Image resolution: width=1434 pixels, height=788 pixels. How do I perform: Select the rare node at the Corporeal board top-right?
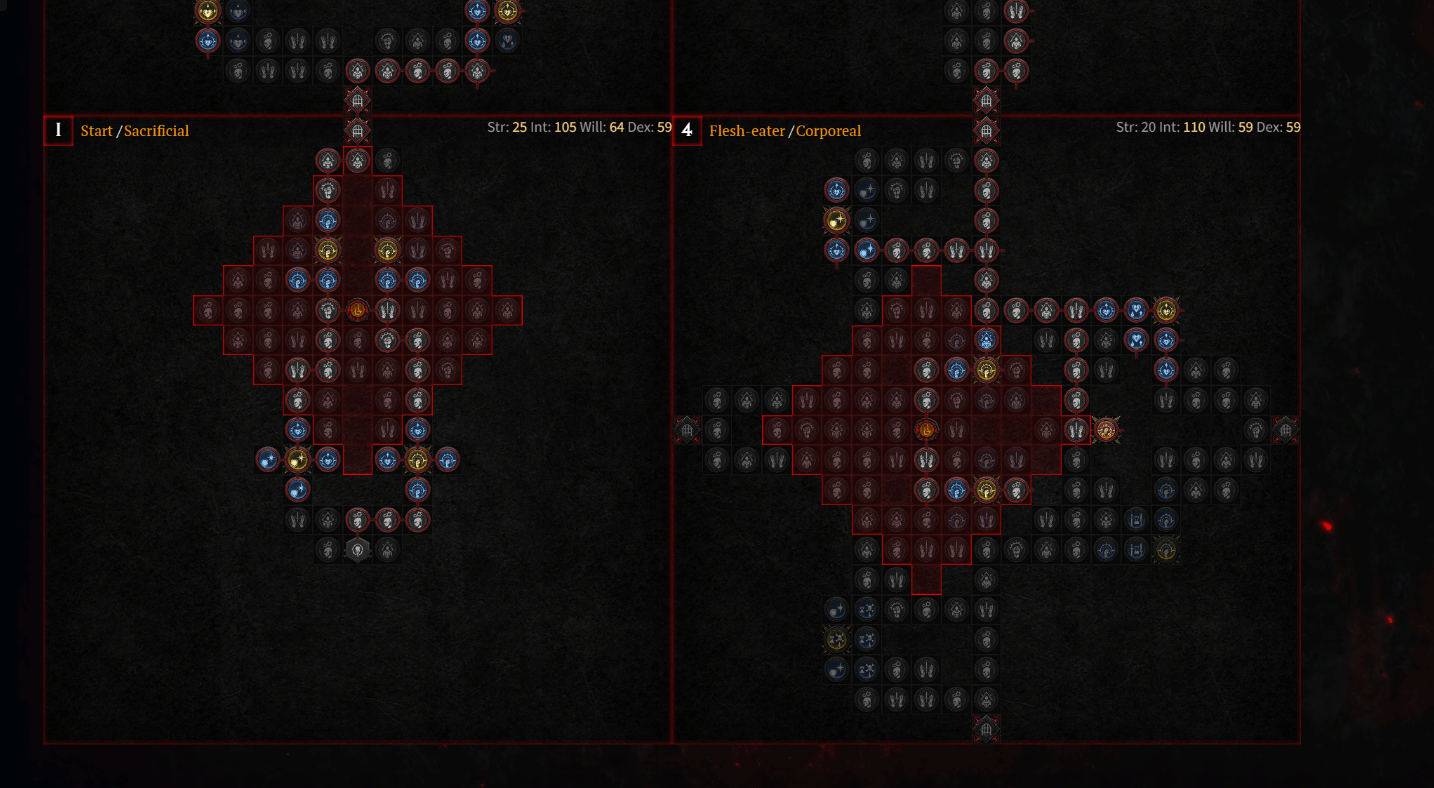point(1166,311)
